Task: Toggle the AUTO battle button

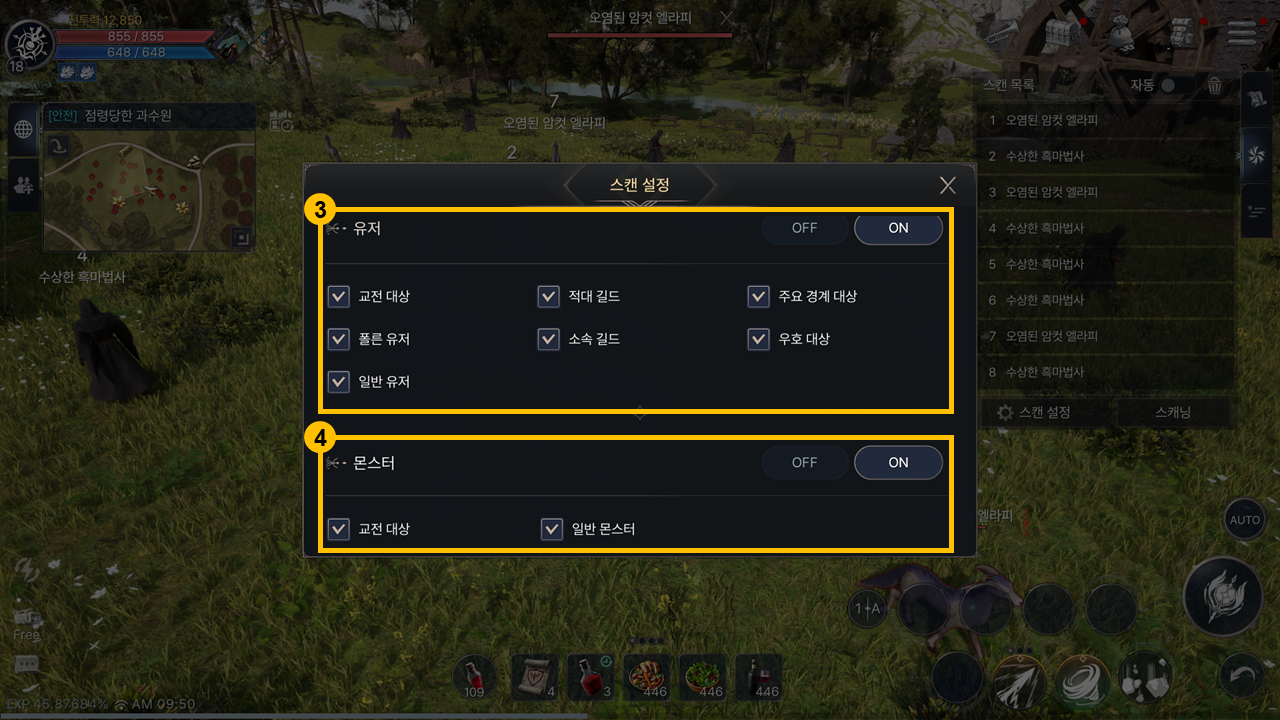Action: pos(1244,520)
